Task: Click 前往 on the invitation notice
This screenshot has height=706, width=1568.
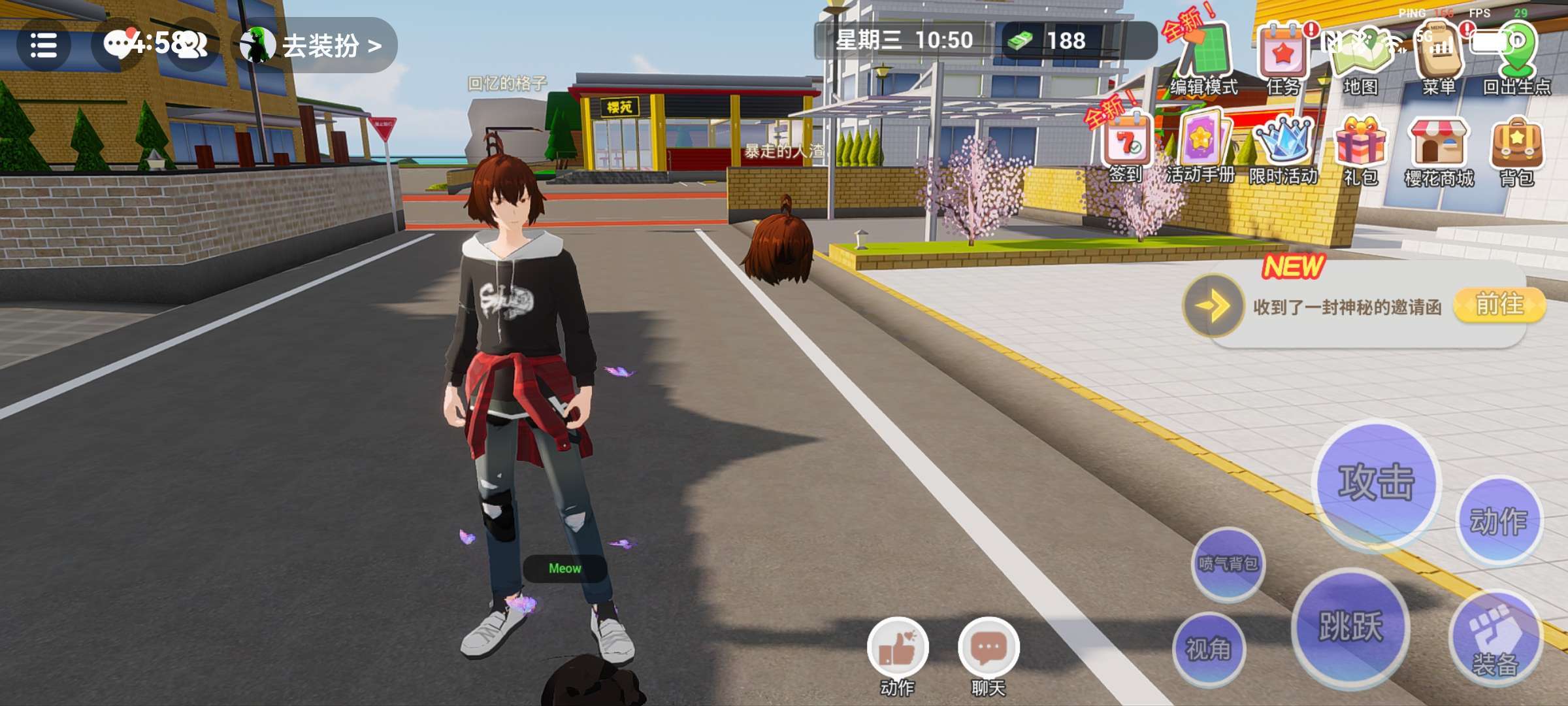Action: pos(1499,305)
